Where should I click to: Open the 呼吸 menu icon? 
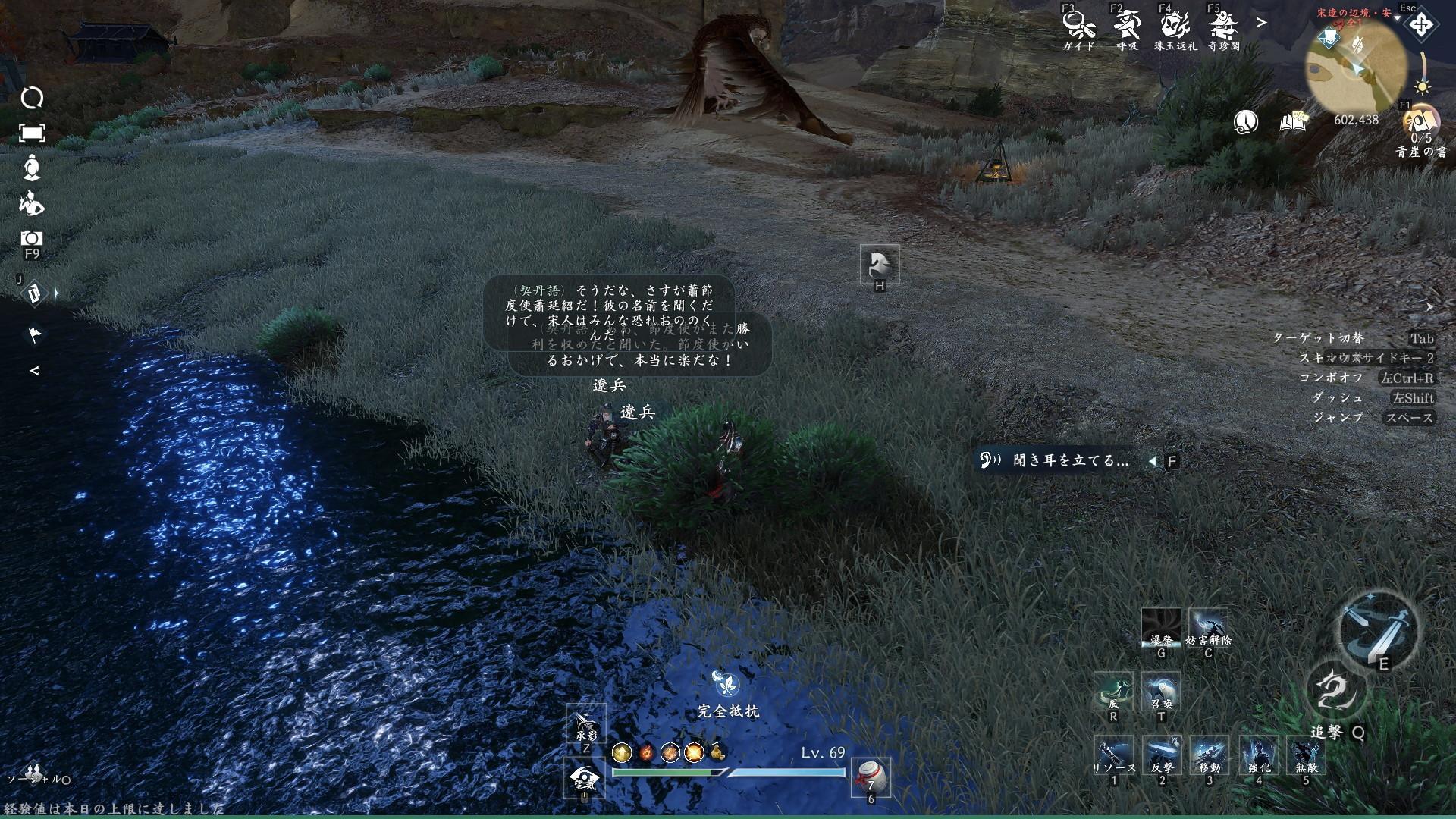[x=1126, y=27]
